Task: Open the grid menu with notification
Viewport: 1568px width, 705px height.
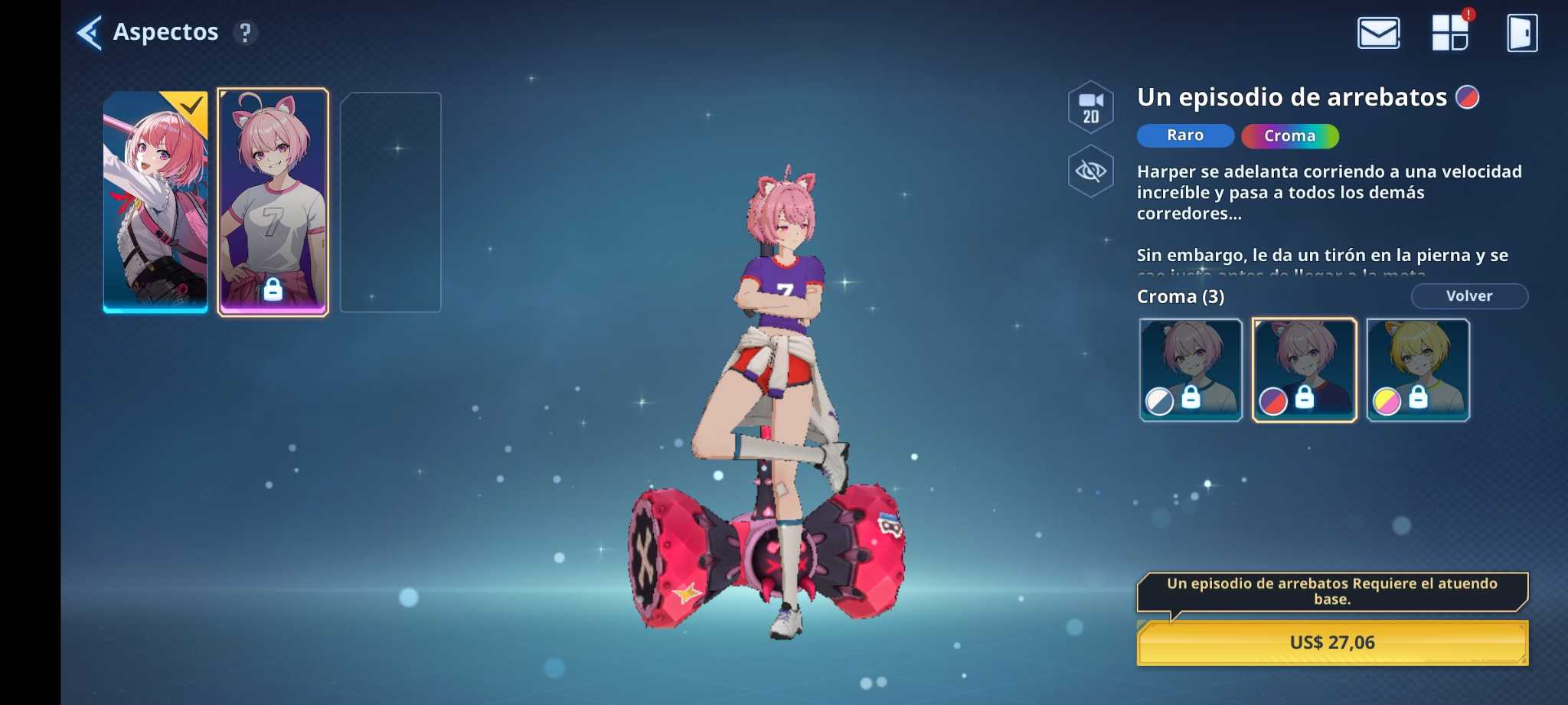Action: [1450, 33]
